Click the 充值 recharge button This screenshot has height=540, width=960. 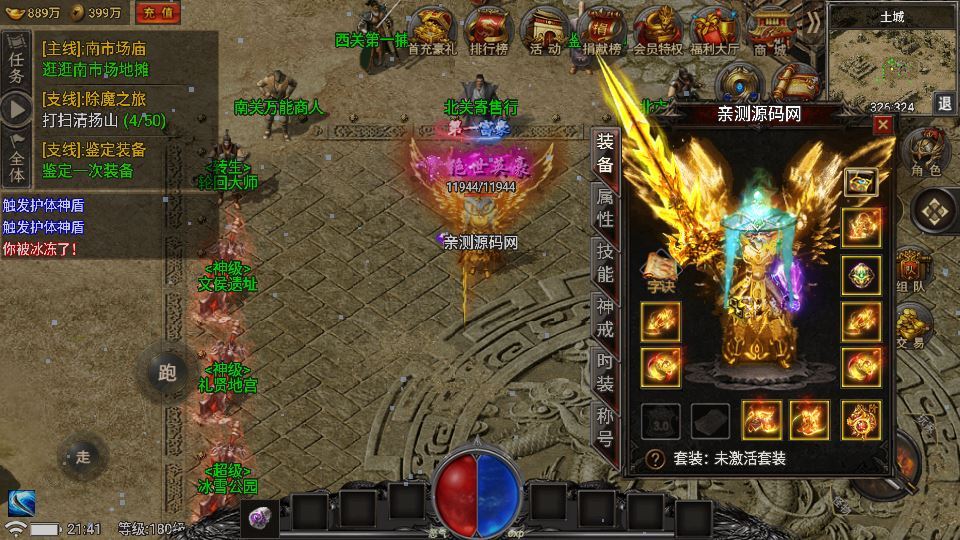(157, 13)
